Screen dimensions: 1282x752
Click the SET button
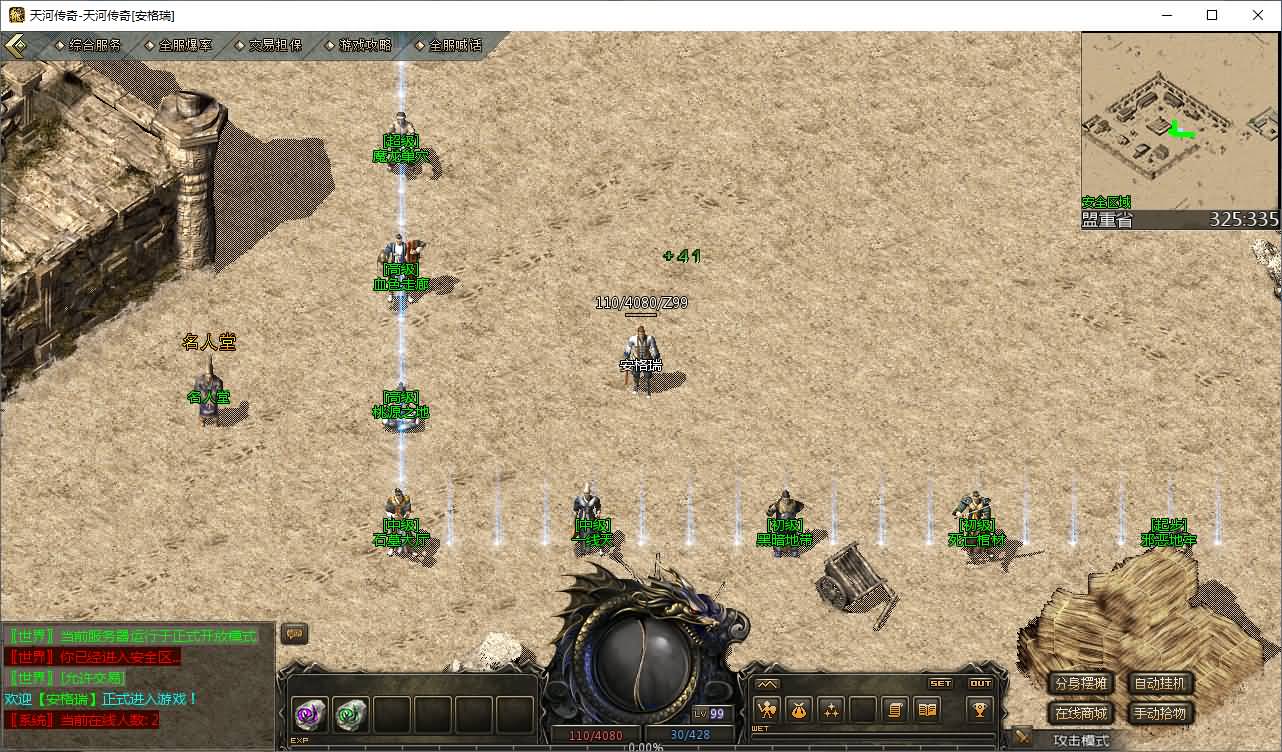point(941,684)
